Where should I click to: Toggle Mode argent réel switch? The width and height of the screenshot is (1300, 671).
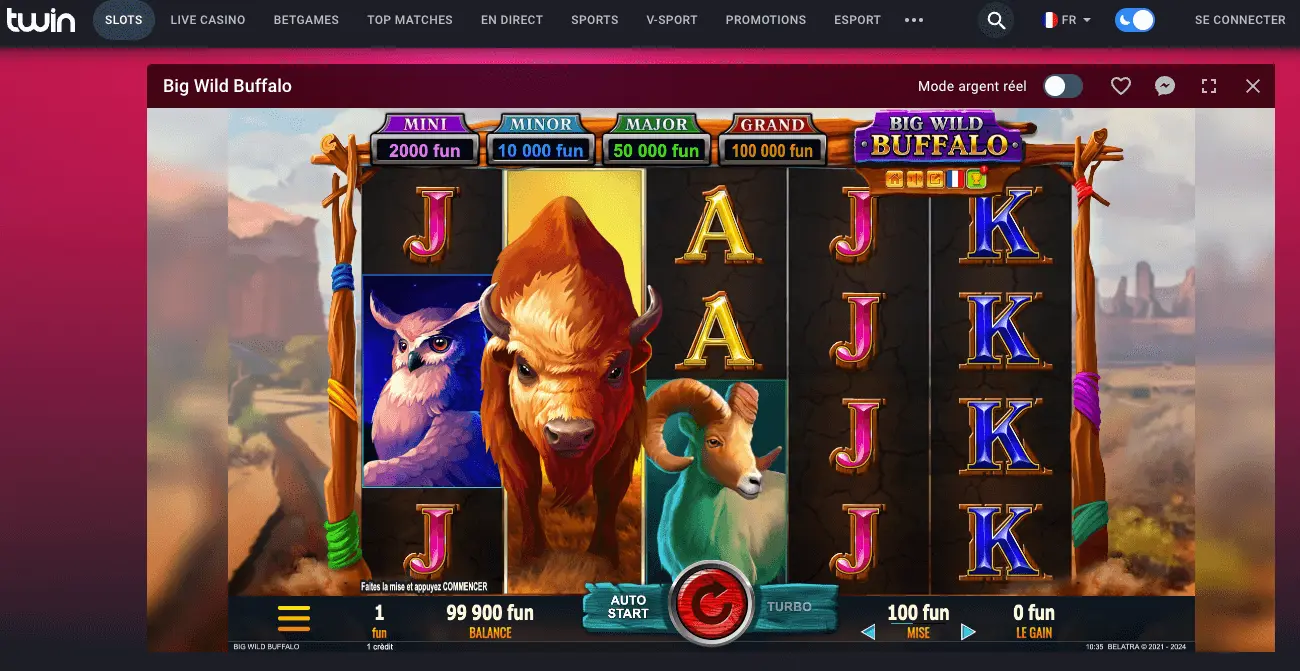coord(1062,86)
